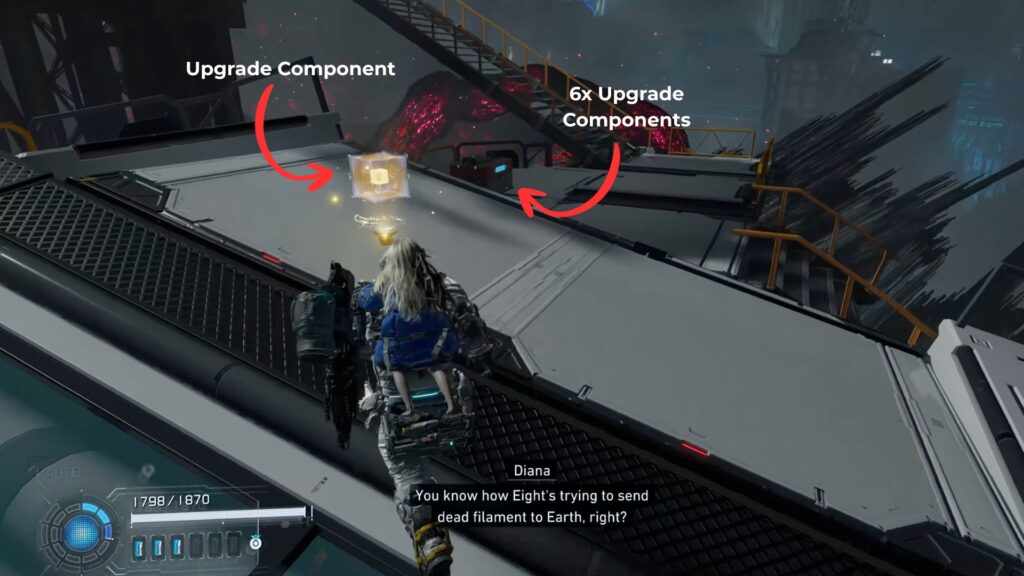Click the blue circular core gauge
The width and height of the screenshot is (1024, 576).
[81, 532]
